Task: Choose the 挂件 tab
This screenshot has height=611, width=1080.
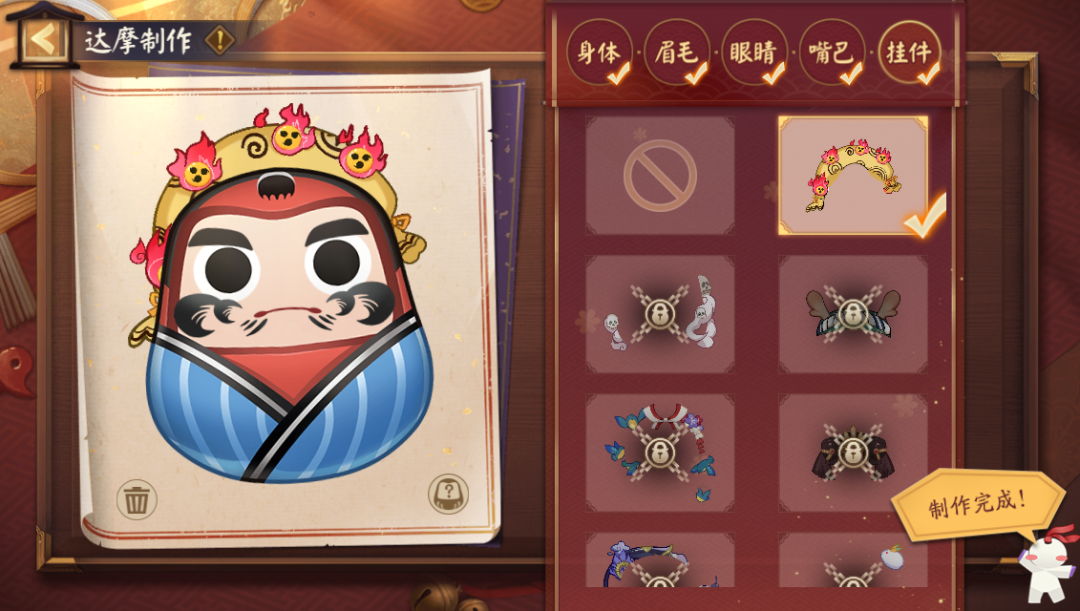Action: (x=909, y=53)
